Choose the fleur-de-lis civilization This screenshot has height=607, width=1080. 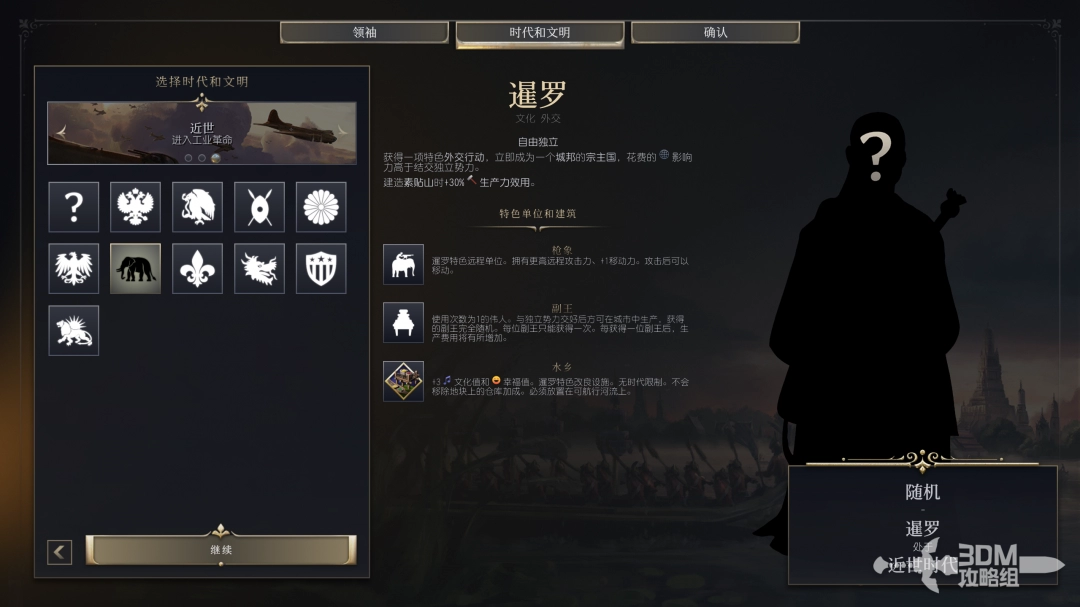[197, 269]
